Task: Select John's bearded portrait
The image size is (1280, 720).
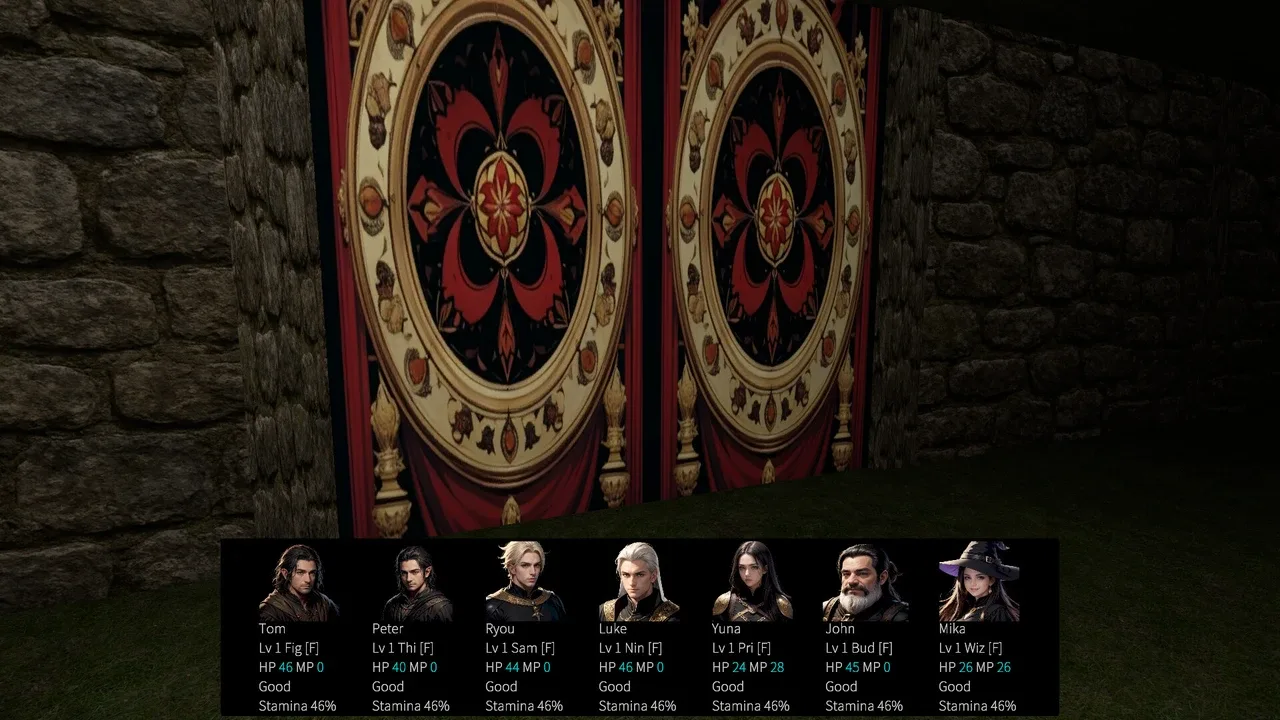Action: coord(865,582)
